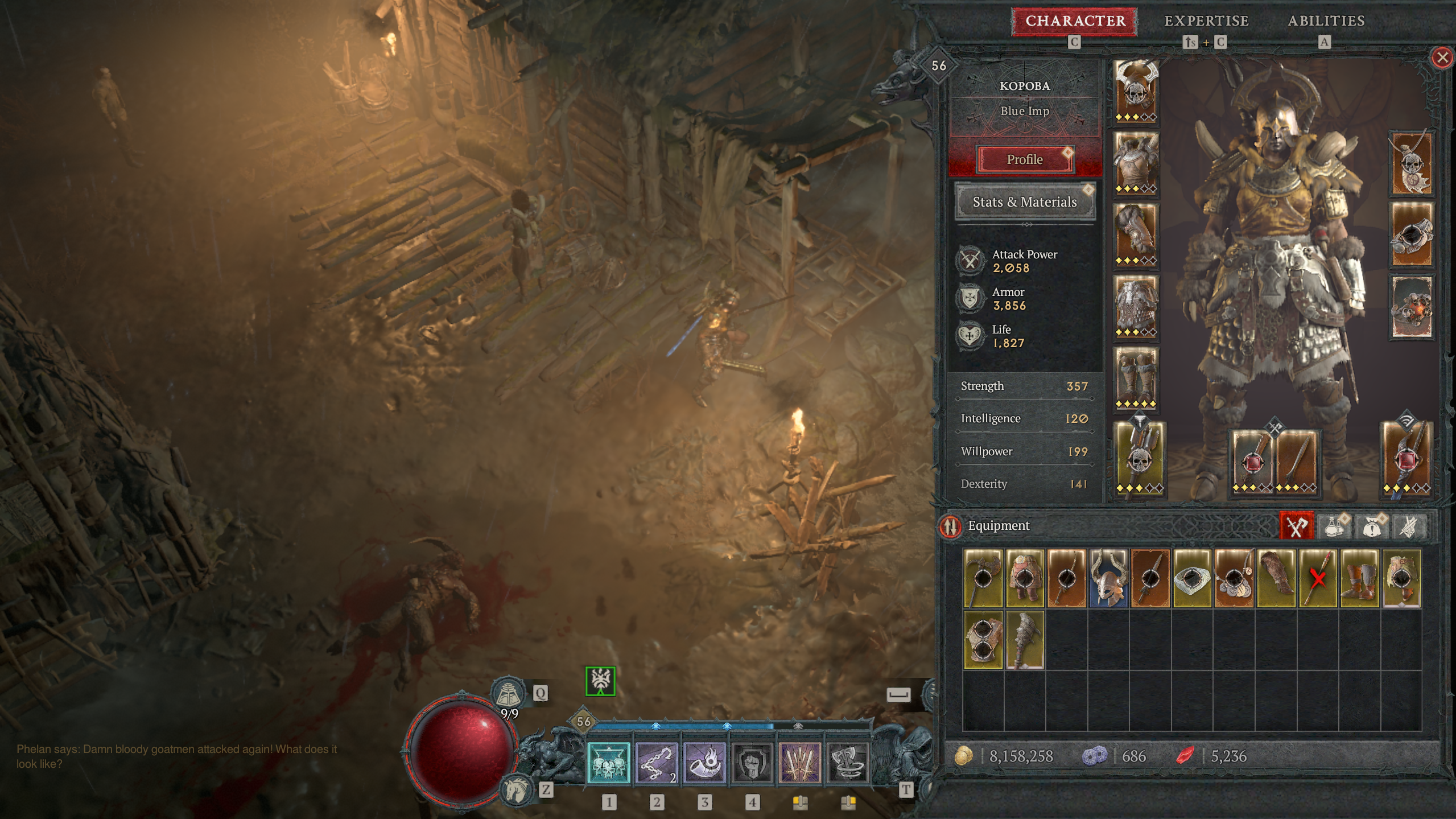Use the war horn shout skill
Screen dimensions: 1456x819
pos(704,763)
